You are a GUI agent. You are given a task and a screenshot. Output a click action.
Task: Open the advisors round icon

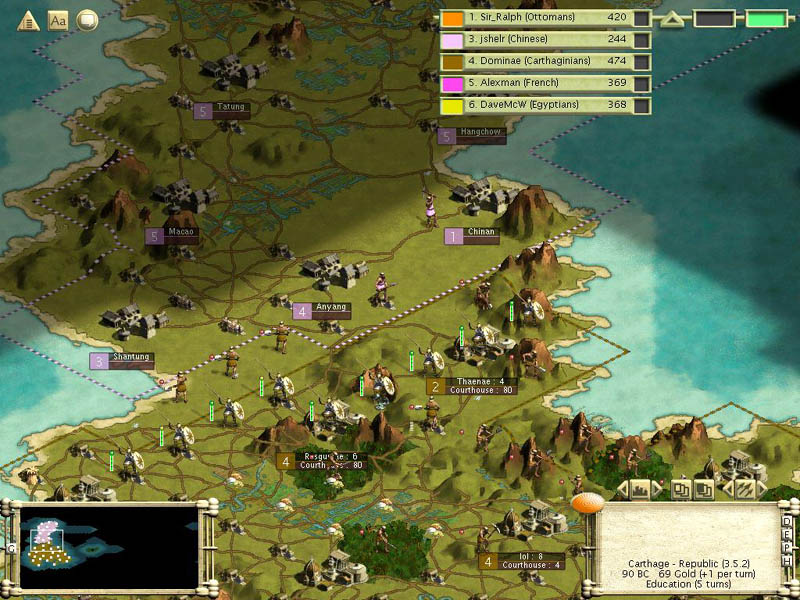tap(87, 19)
